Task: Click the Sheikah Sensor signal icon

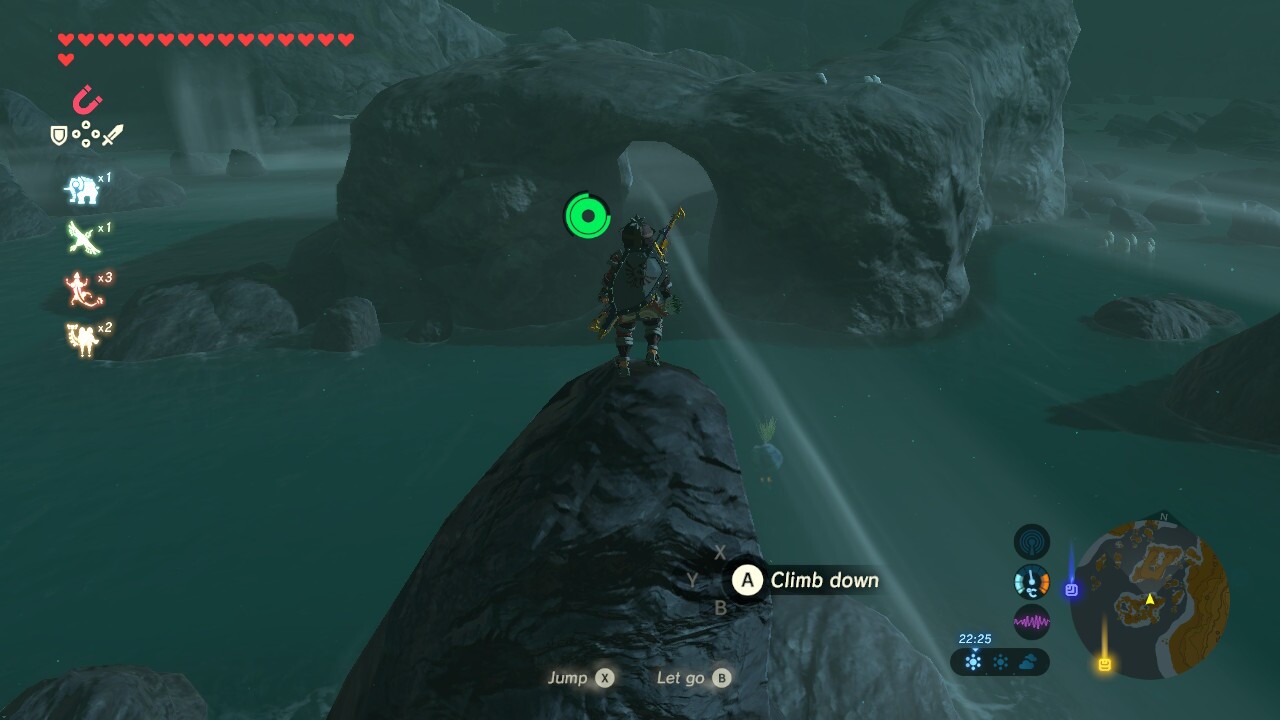Action: (x=1032, y=542)
